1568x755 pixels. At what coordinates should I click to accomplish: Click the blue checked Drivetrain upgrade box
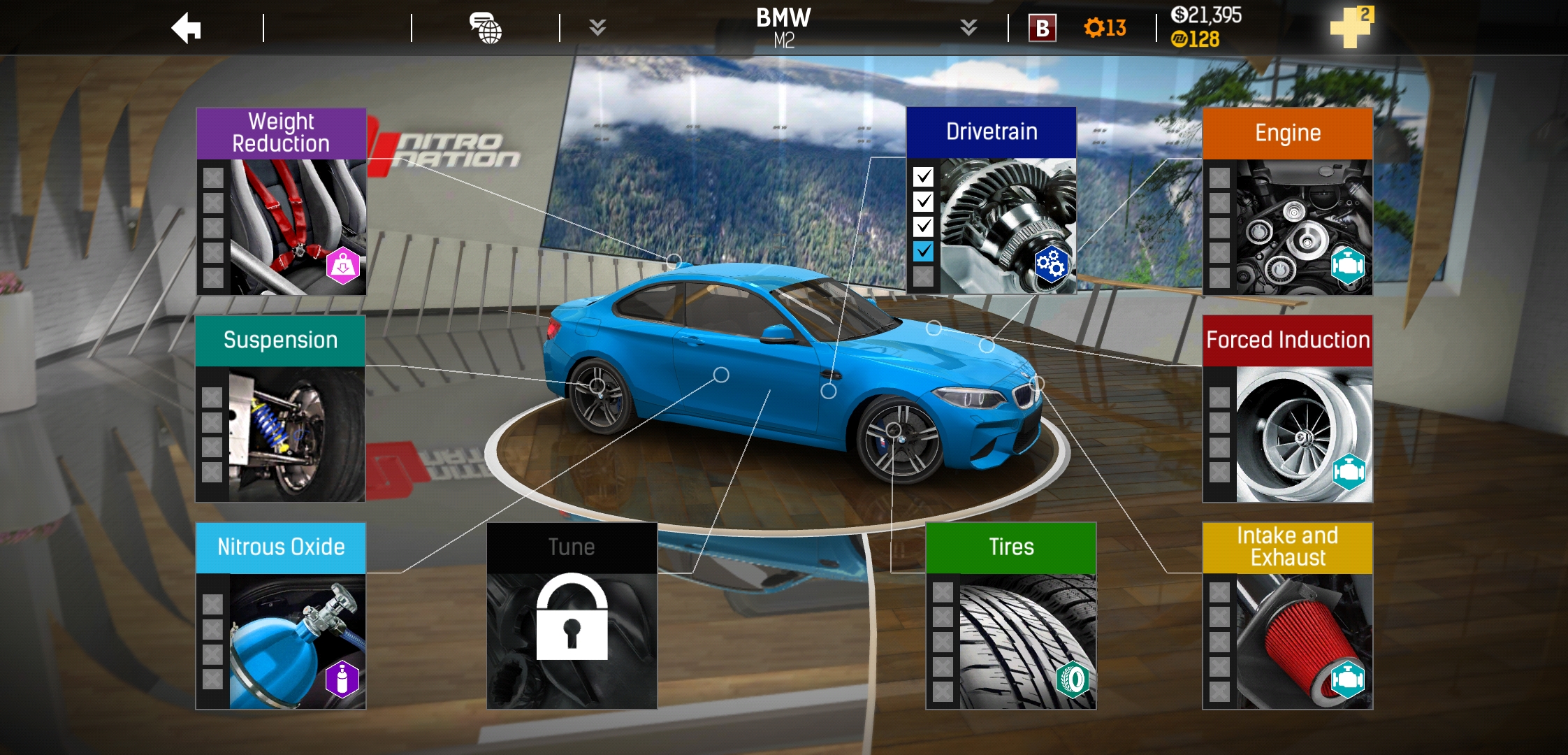pos(923,252)
